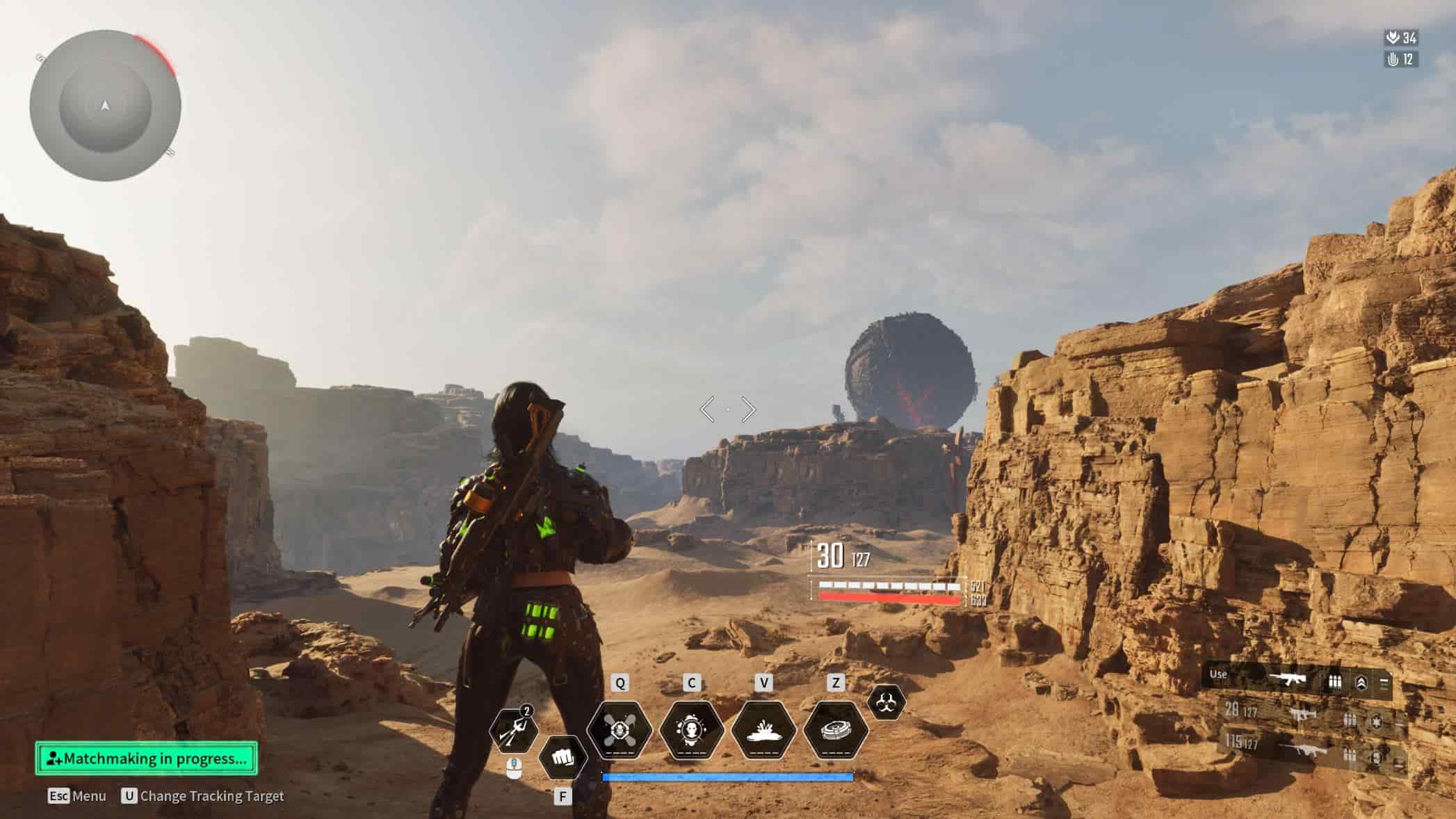
Task: Use the V skill ability
Action: (x=764, y=731)
